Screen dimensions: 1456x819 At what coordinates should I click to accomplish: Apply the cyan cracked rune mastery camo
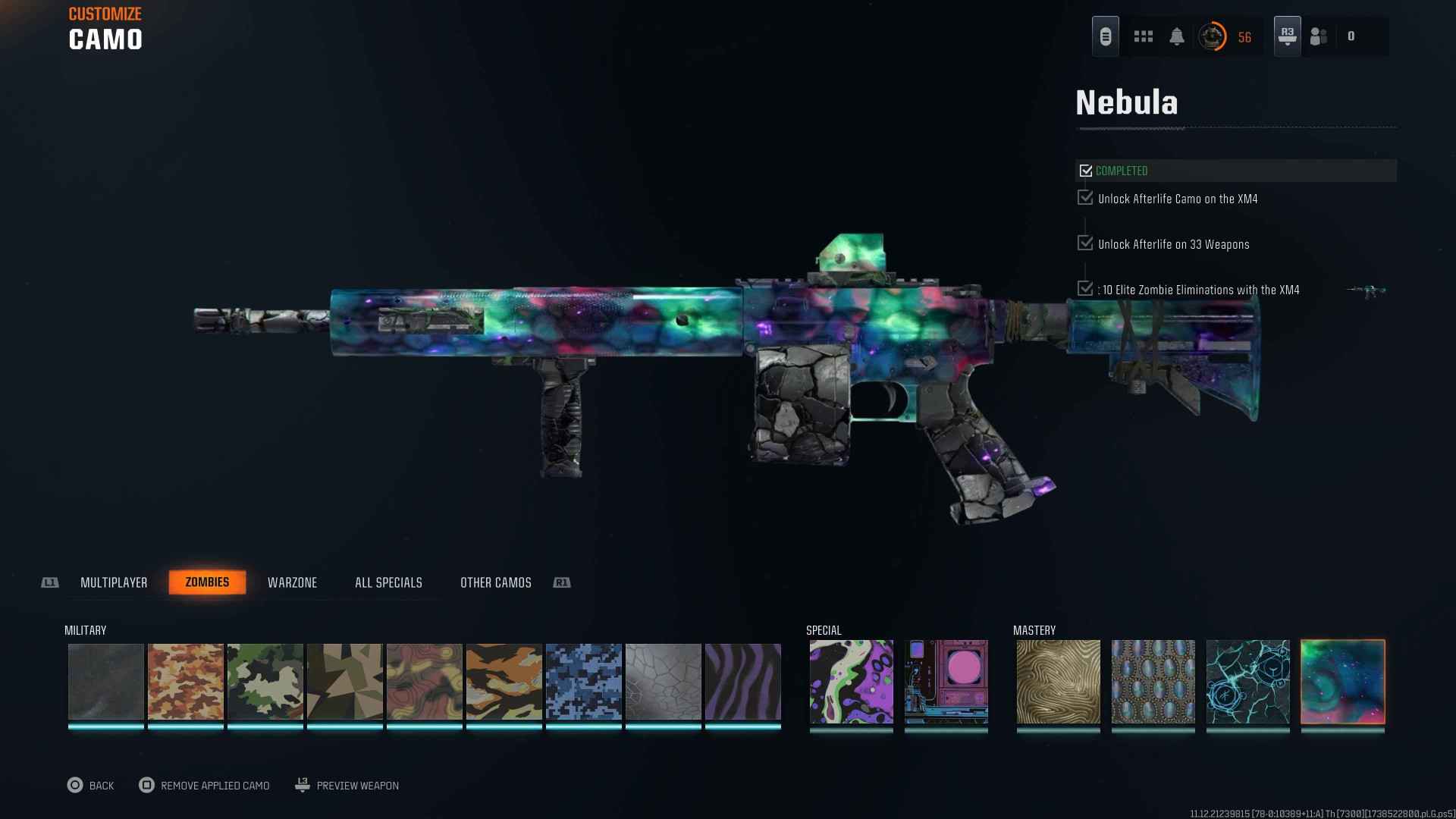[x=1247, y=682]
